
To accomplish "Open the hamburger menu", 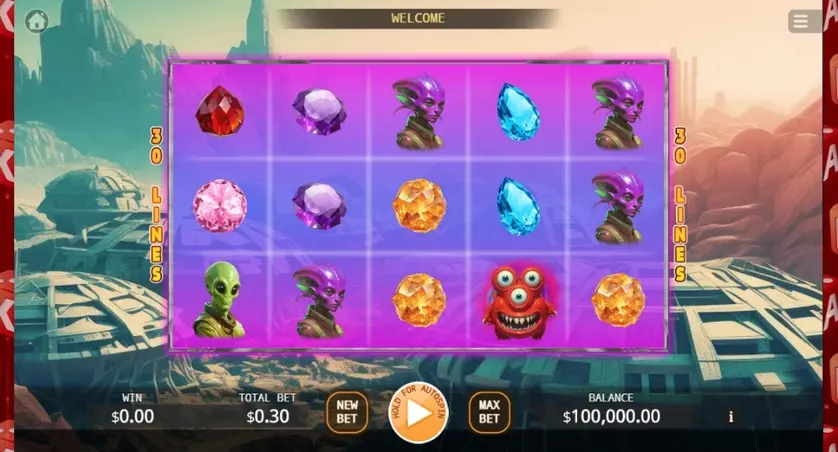I will [x=802, y=21].
